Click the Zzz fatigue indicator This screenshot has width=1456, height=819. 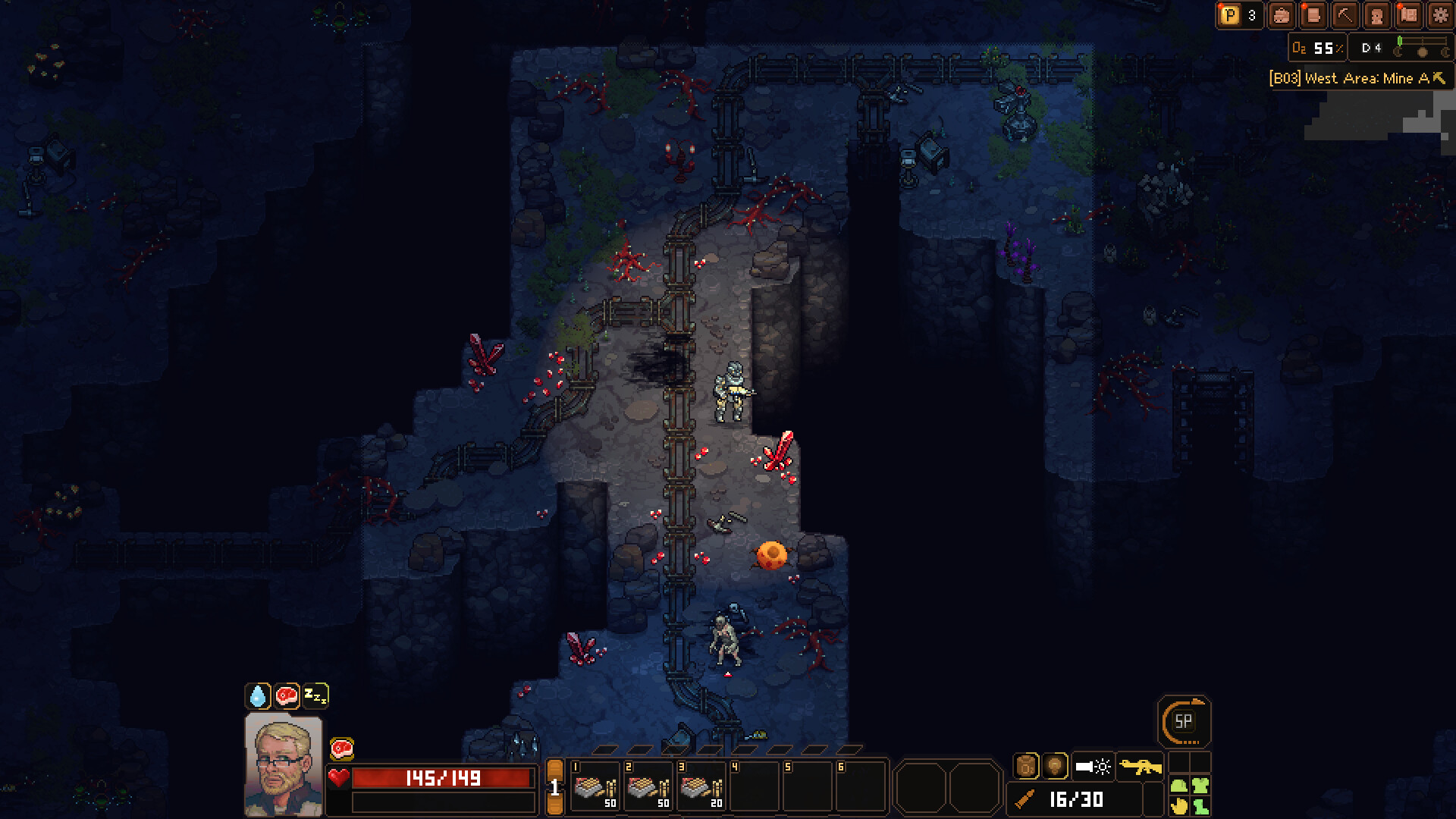click(x=317, y=694)
